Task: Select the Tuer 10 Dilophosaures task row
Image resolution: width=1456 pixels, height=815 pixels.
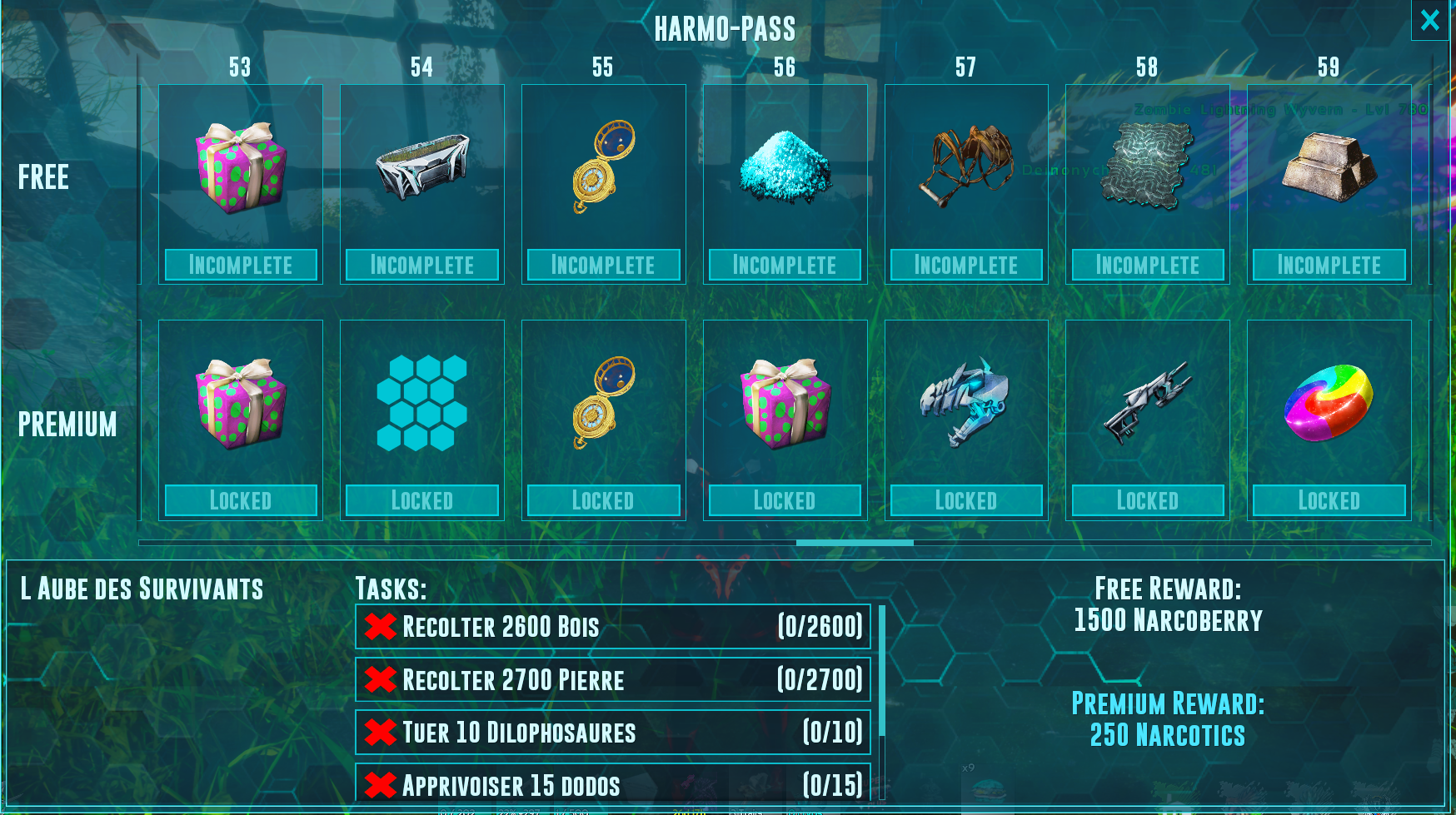Action: (x=613, y=733)
